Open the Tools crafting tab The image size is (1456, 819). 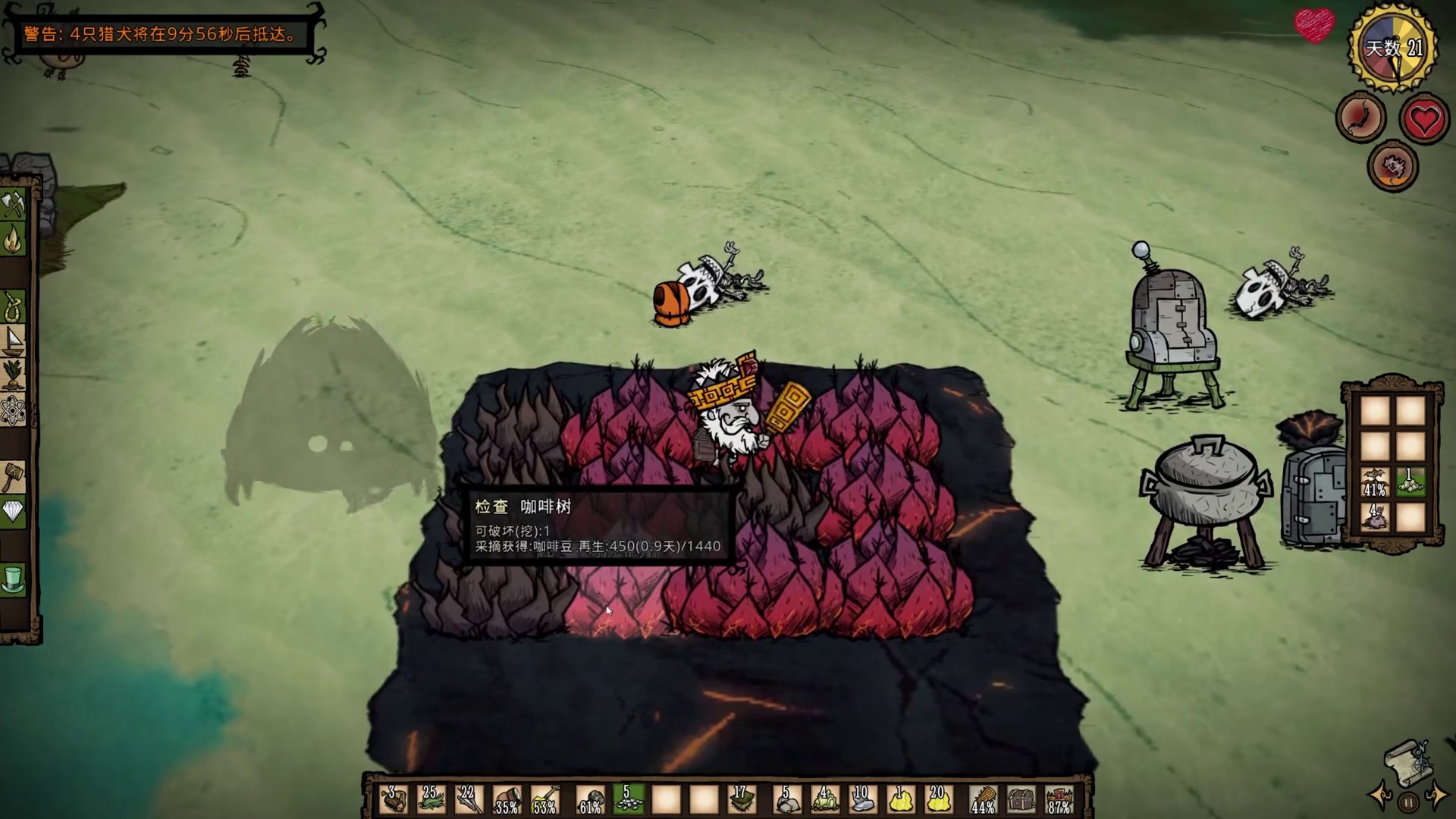(14, 204)
